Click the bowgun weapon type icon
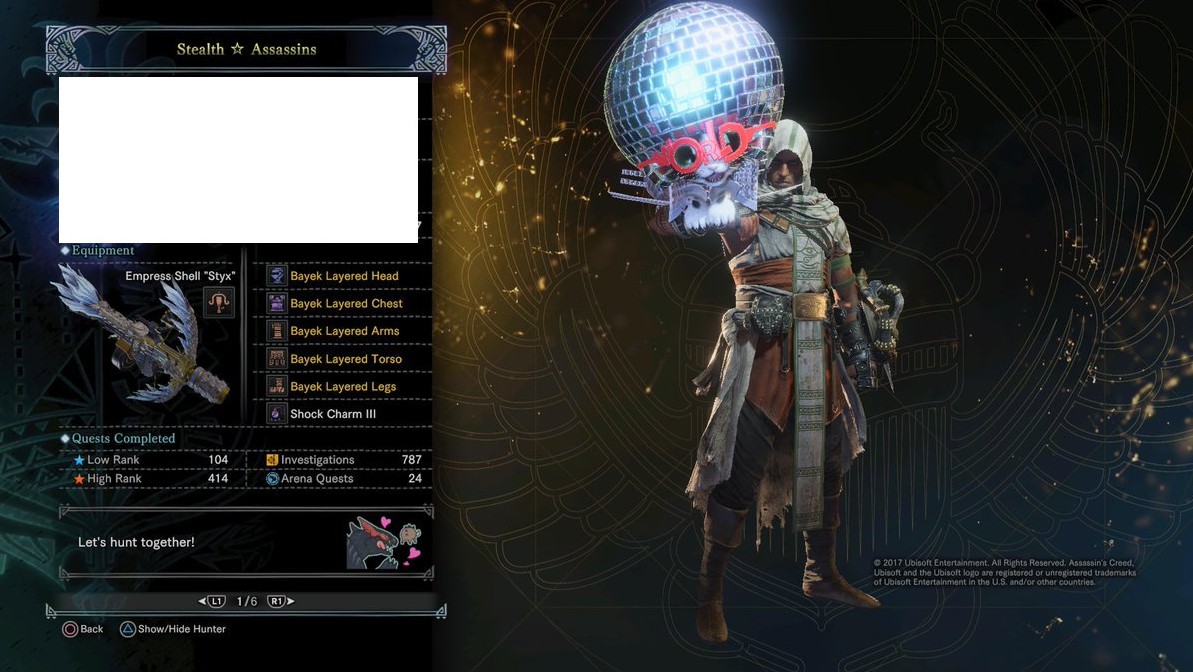Viewport: 1193px width, 672px height. [218, 301]
